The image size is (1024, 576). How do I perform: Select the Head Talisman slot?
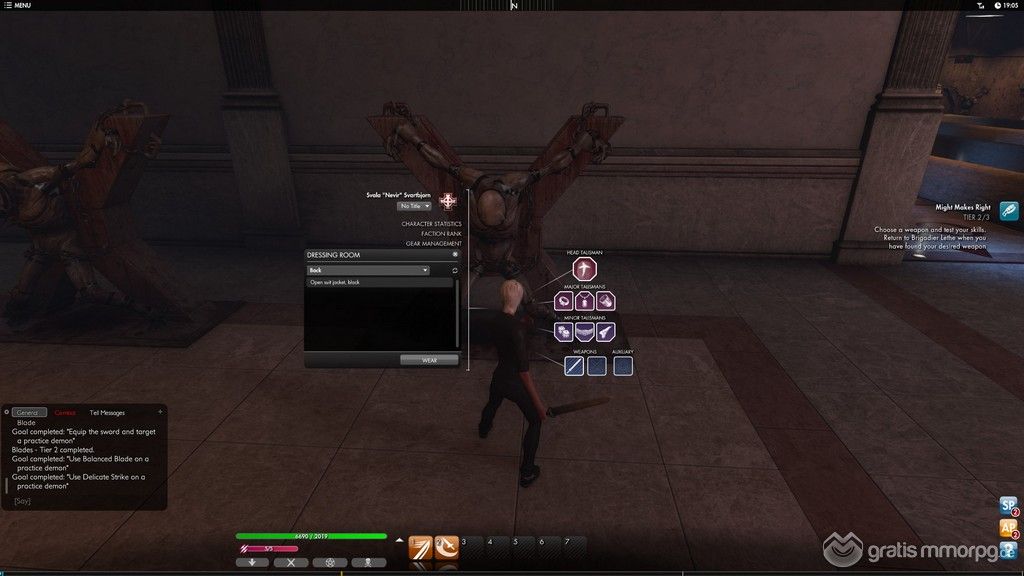coord(584,269)
